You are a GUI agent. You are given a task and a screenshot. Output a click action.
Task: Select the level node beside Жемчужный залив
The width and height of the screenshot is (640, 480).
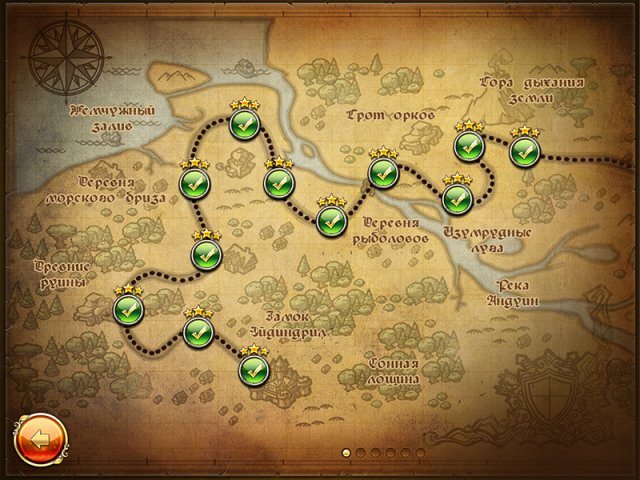click(245, 125)
